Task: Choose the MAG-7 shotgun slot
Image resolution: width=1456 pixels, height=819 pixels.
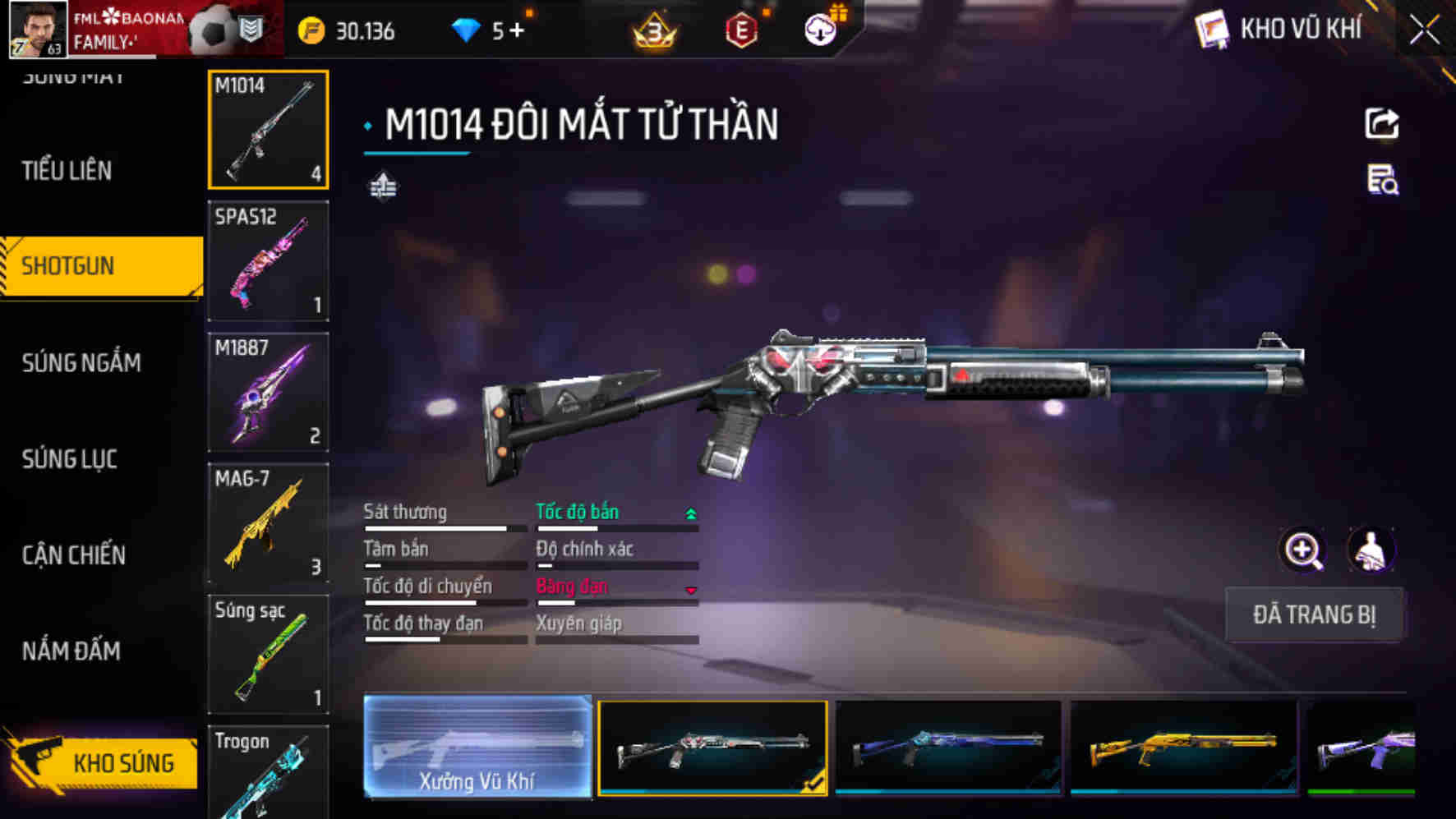Action: click(268, 522)
